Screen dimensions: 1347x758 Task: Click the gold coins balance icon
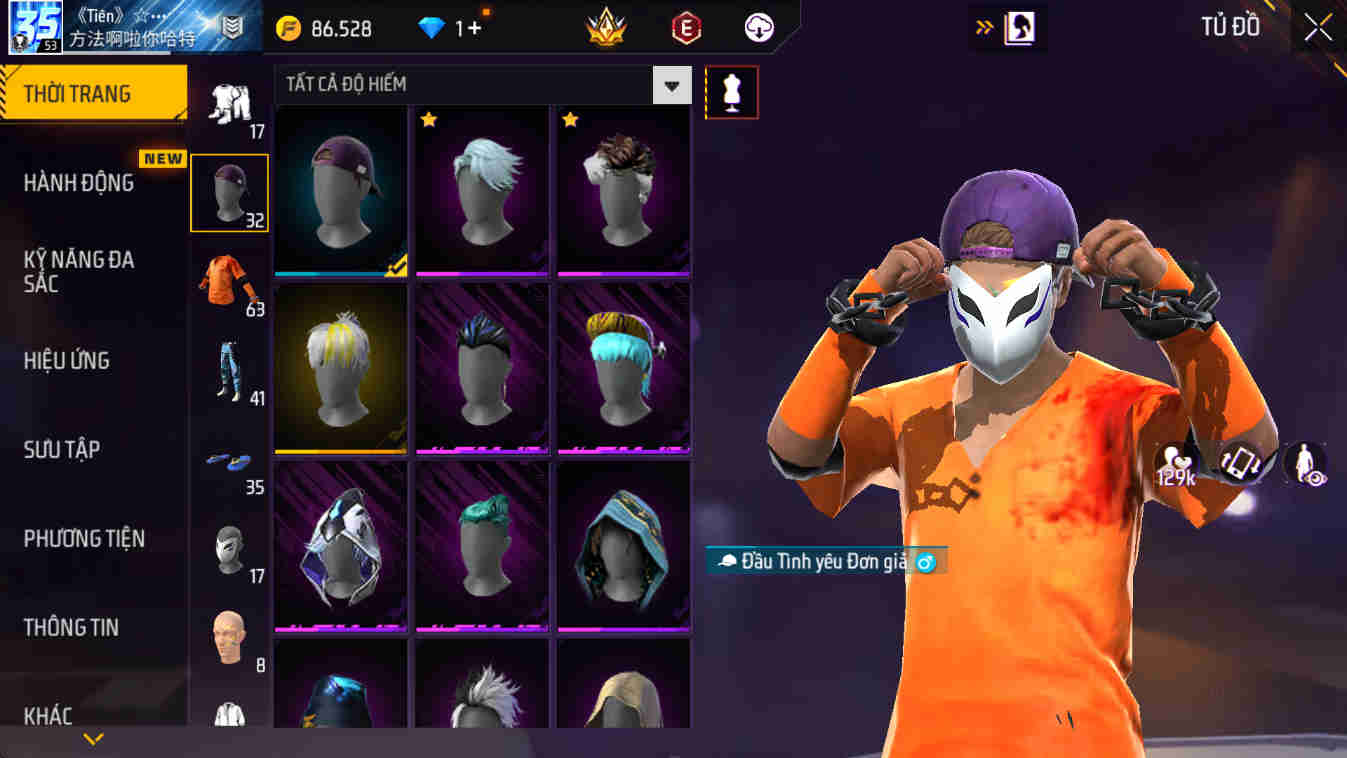pyautogui.click(x=286, y=27)
